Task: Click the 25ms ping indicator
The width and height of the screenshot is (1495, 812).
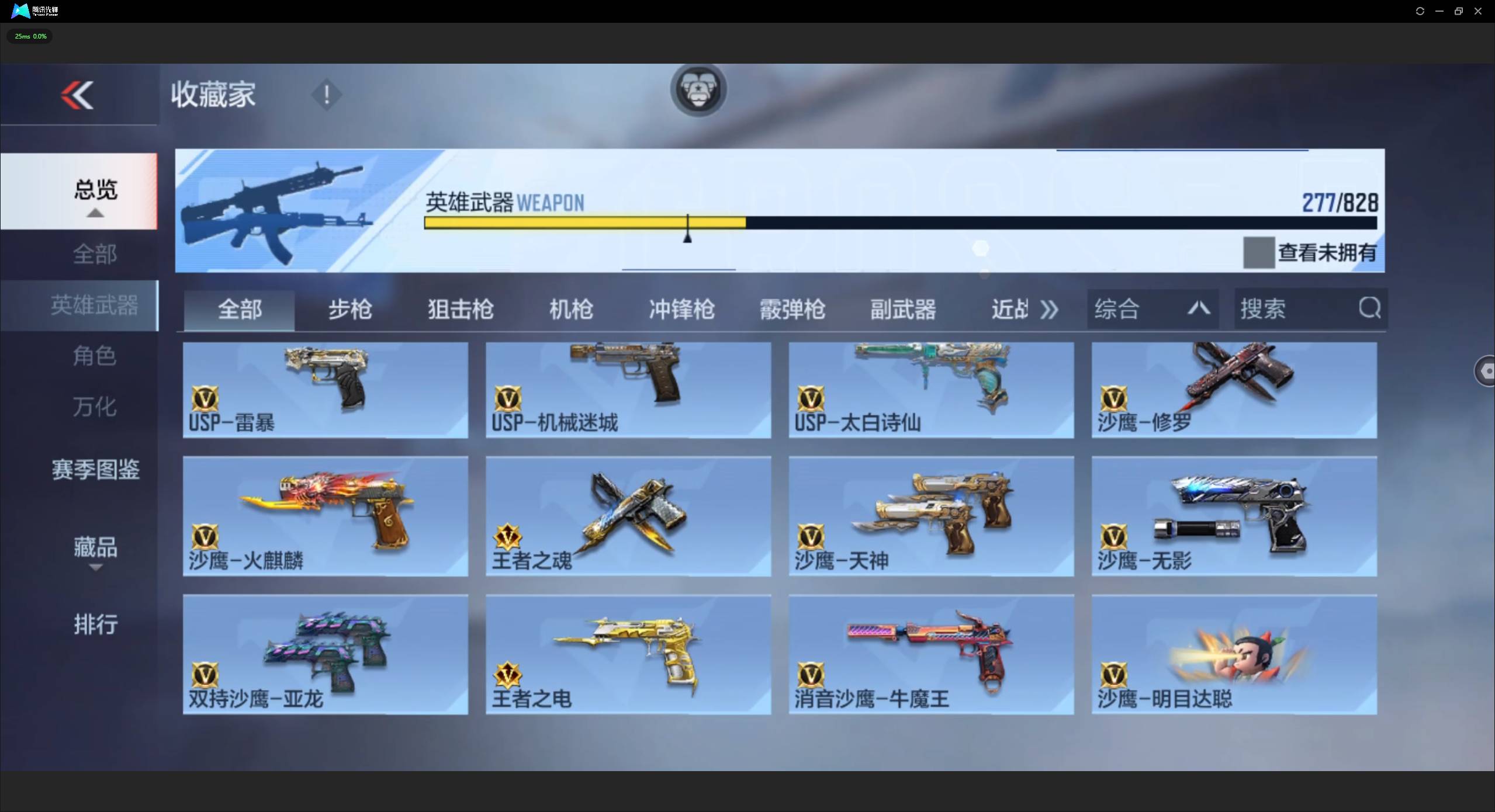Action: click(29, 36)
